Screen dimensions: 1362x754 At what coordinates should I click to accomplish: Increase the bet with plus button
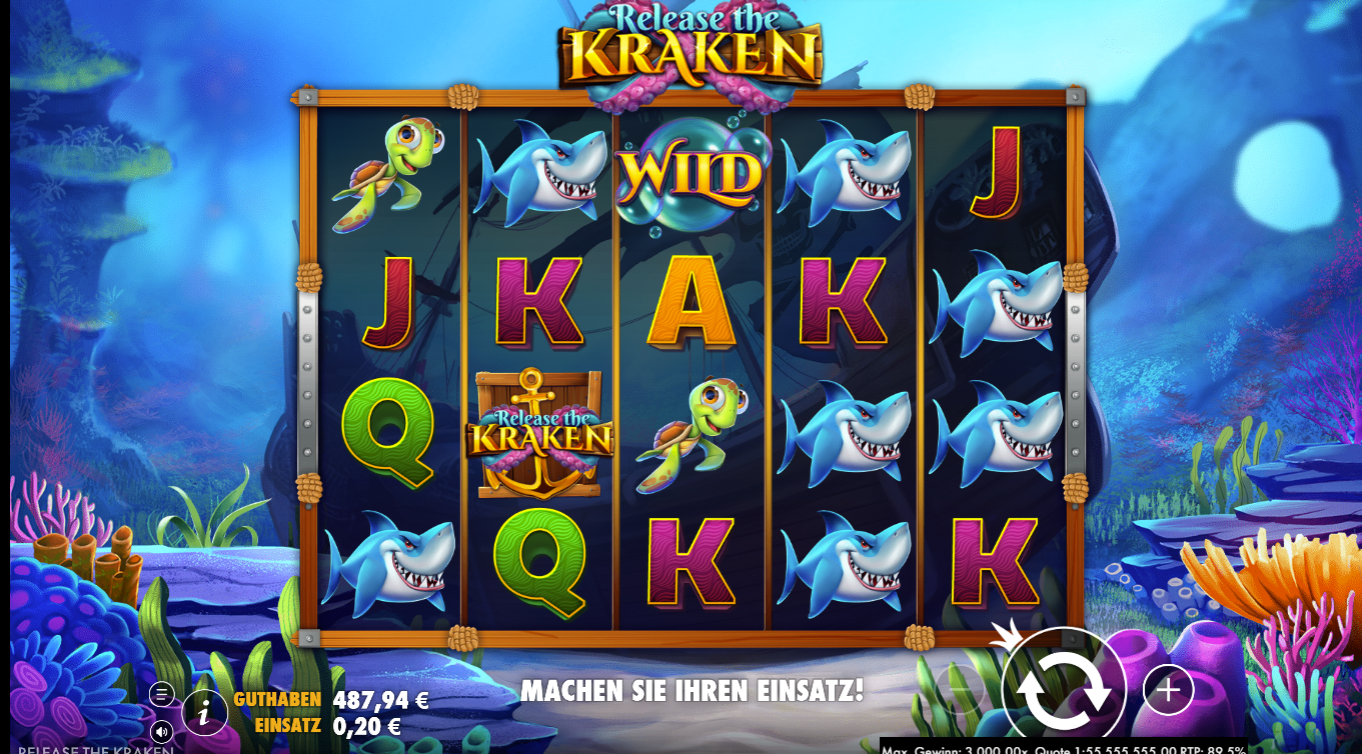click(x=1166, y=689)
